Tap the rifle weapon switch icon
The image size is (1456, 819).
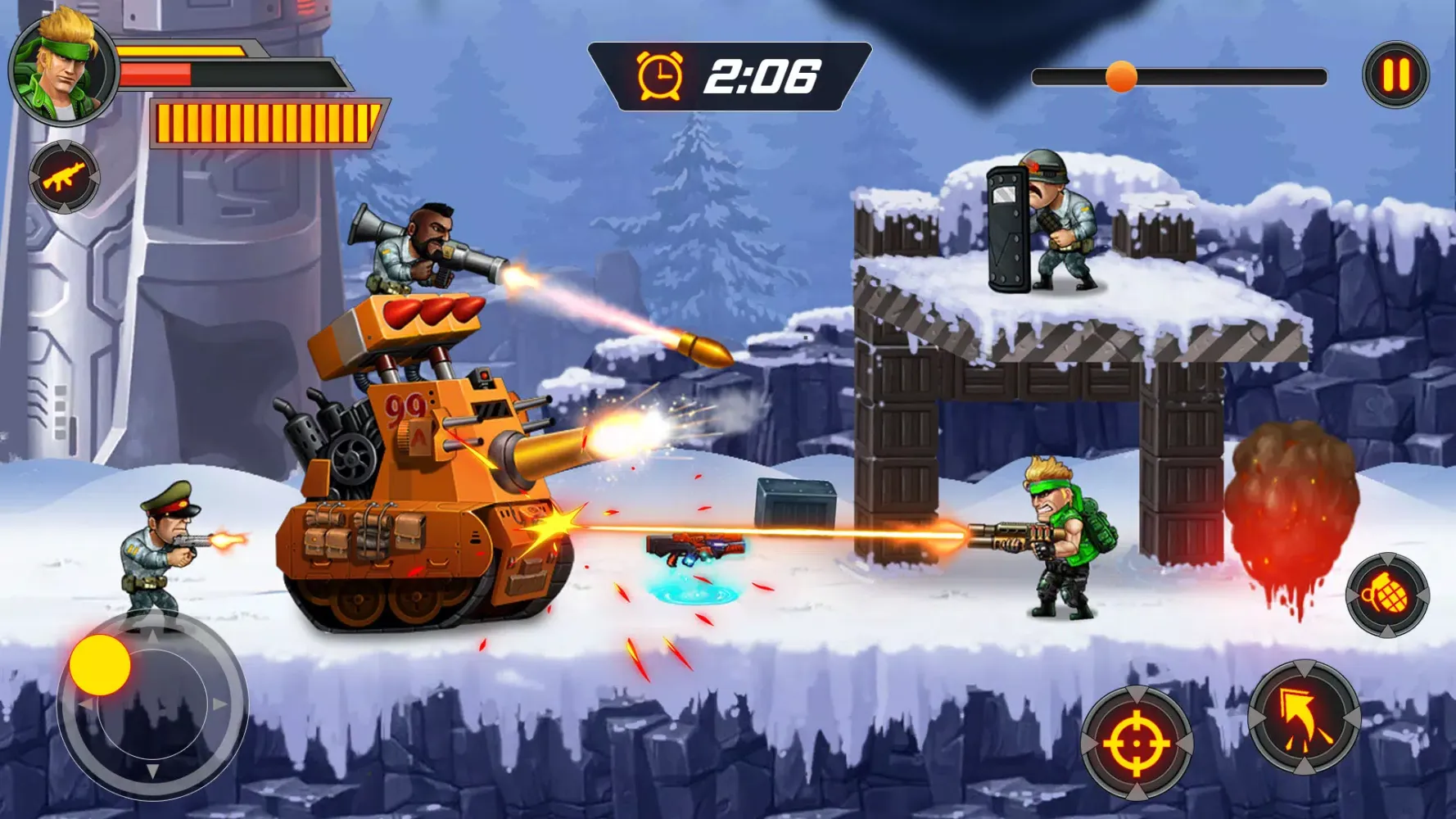[64, 177]
